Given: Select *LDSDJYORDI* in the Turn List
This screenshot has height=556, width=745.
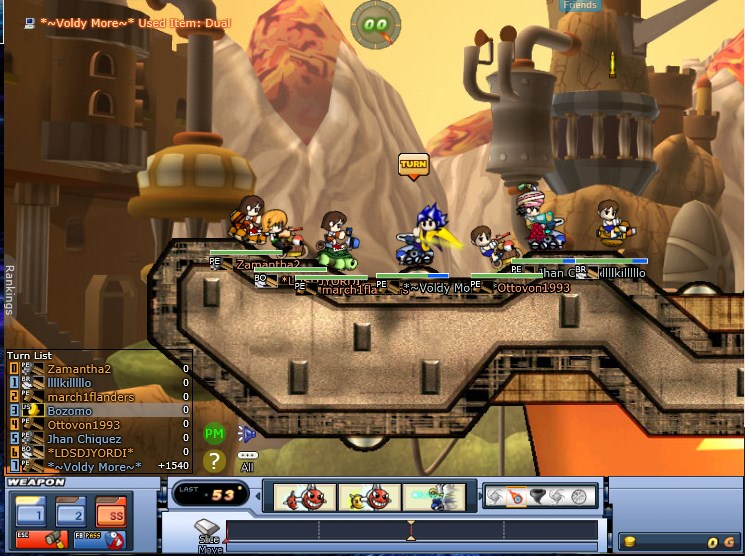Looking at the screenshot, I should [x=91, y=453].
